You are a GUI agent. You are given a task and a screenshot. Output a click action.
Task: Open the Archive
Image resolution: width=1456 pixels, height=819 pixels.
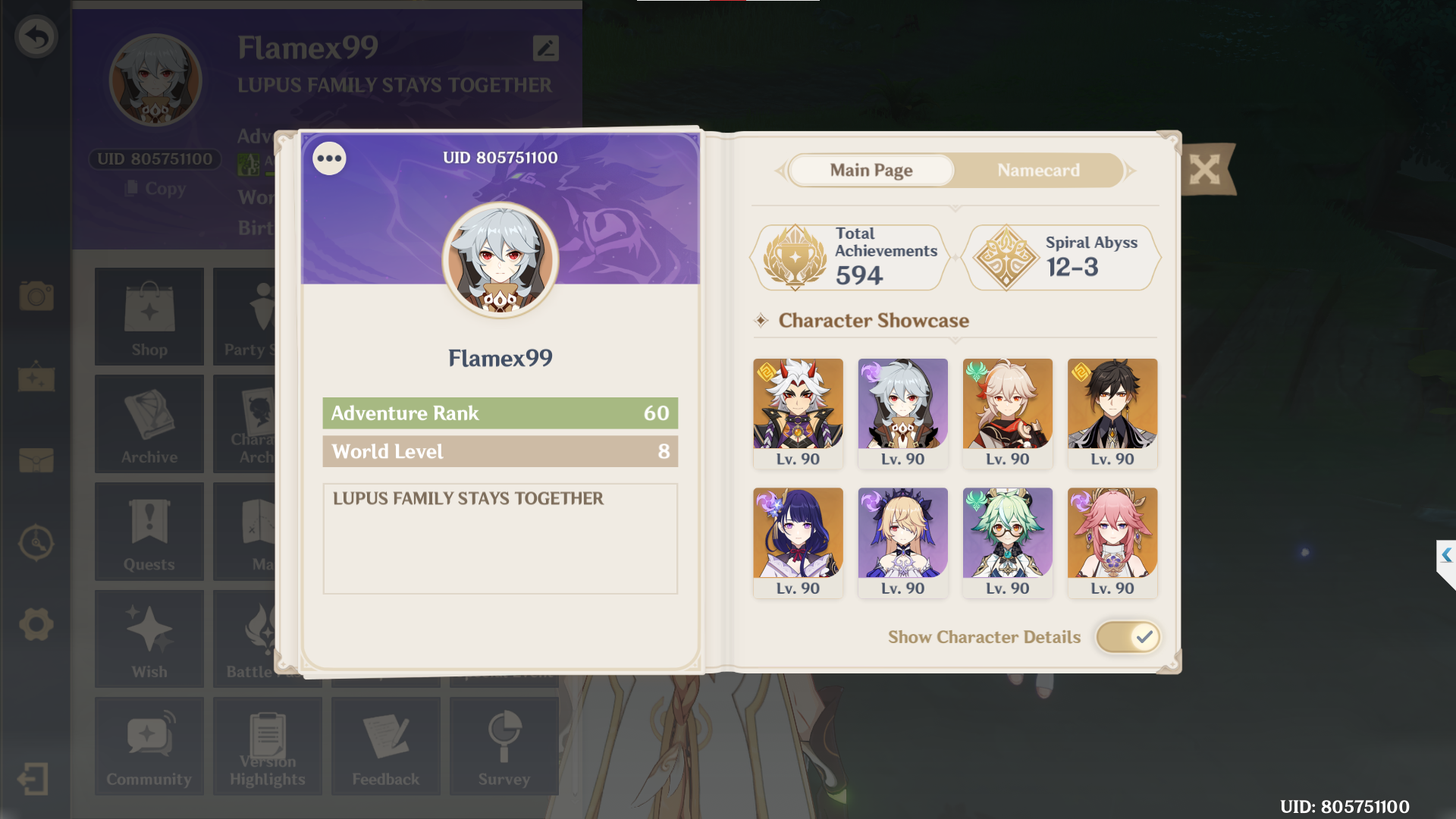pos(149,423)
